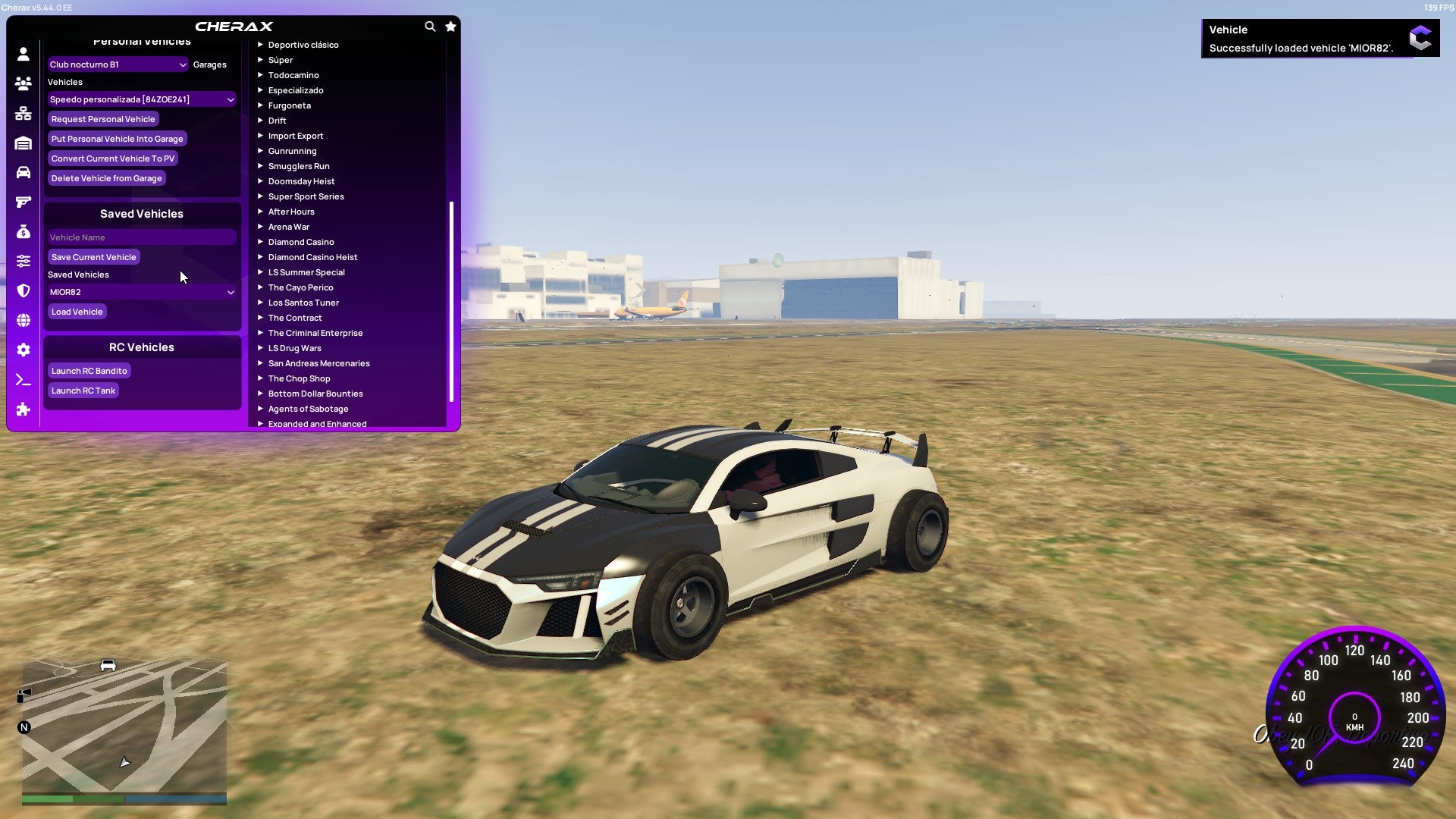The height and width of the screenshot is (819, 1456).
Task: Open the network session icon
Action: coord(23,112)
